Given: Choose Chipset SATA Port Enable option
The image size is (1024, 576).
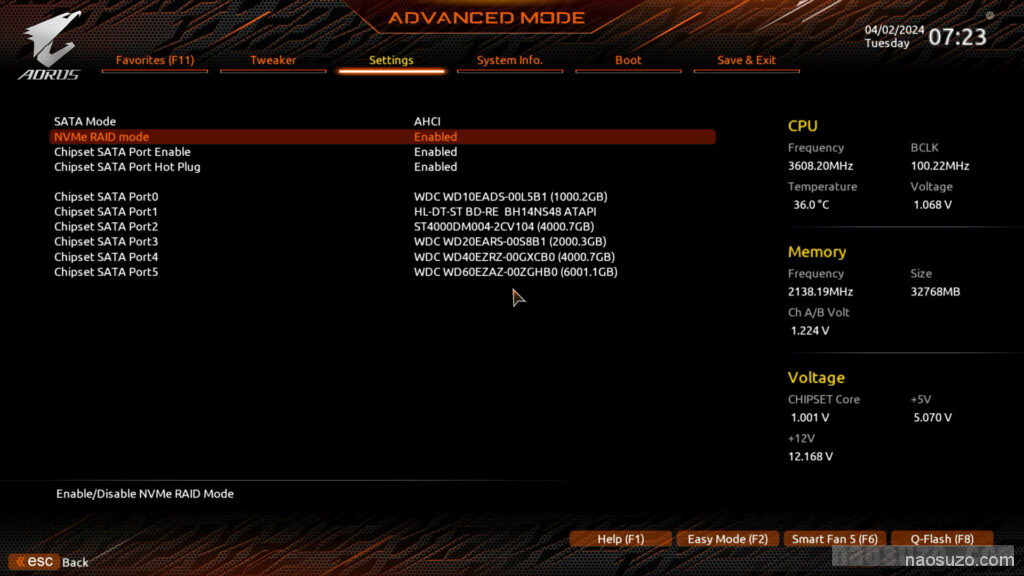Looking at the screenshot, I should (x=122, y=152).
